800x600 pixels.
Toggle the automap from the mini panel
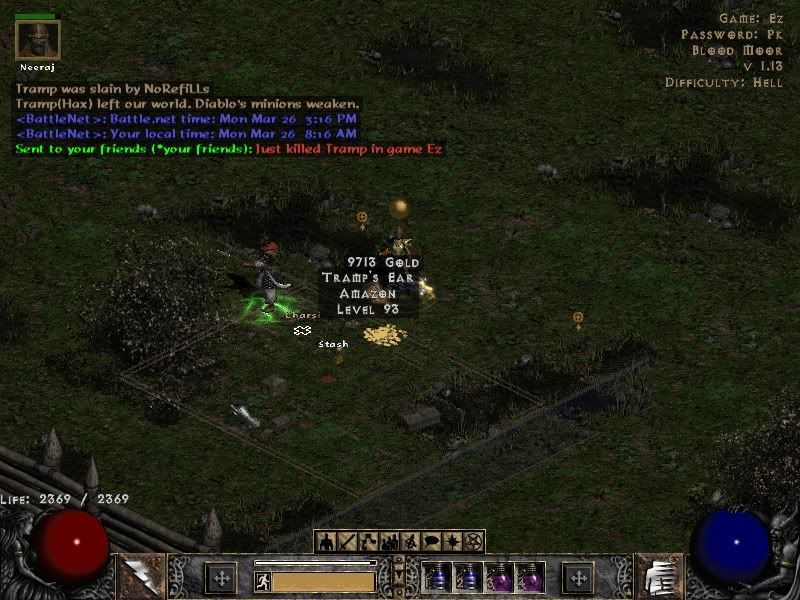coord(410,542)
